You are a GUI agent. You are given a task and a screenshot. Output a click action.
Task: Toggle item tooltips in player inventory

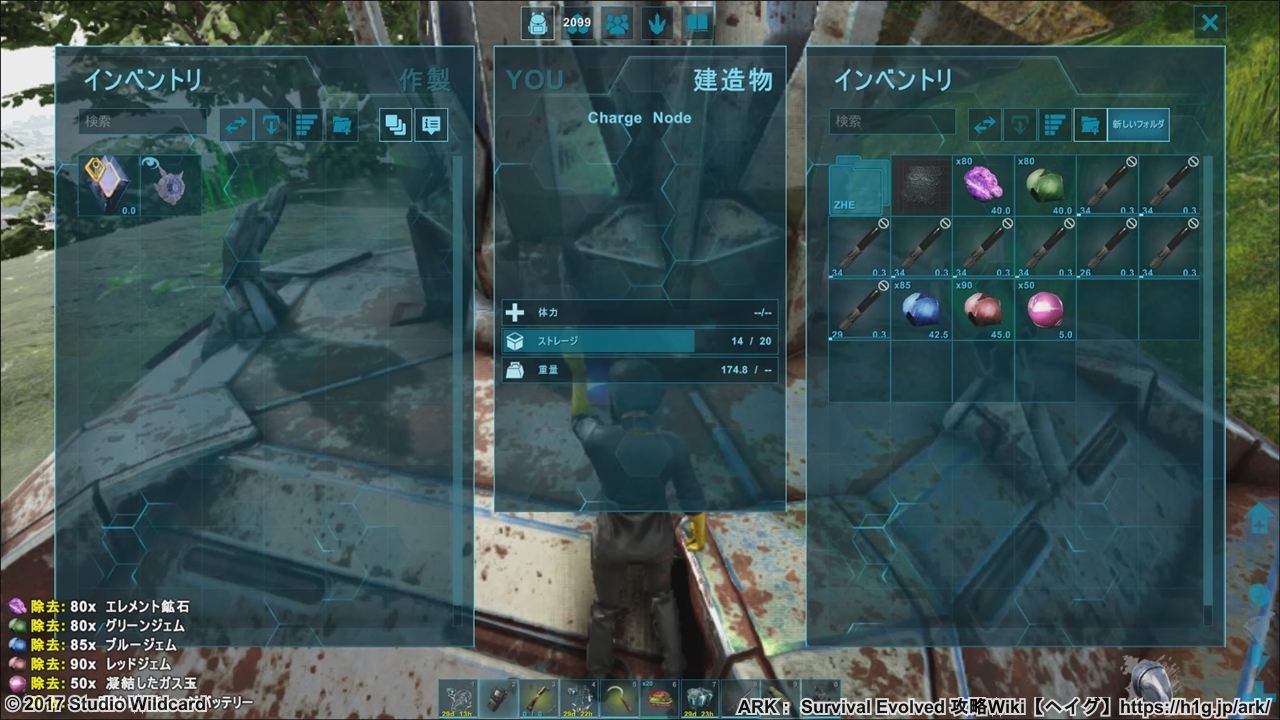431,125
